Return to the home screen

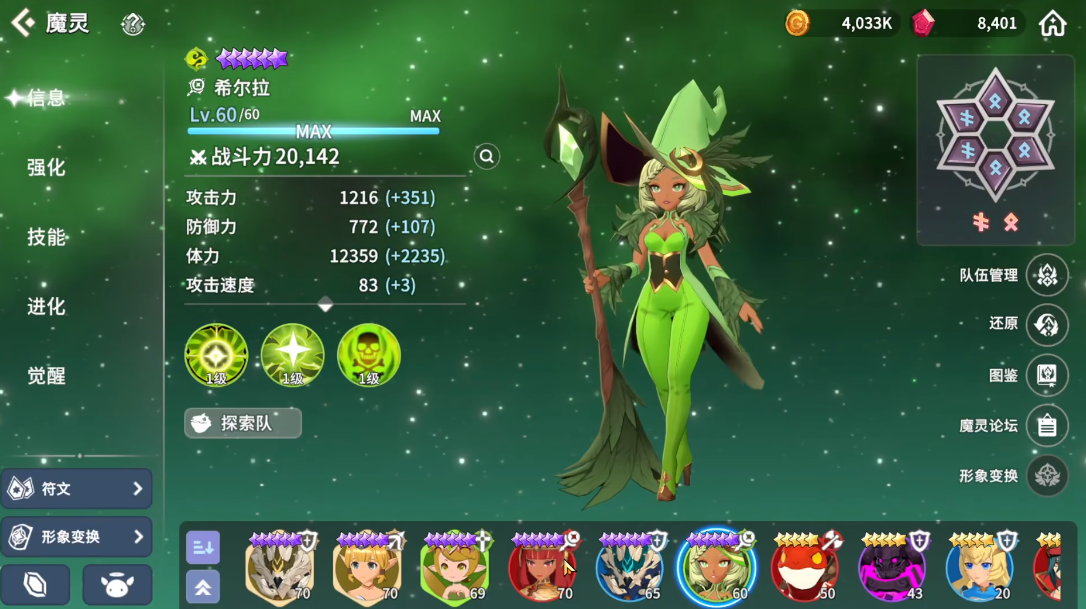pos(1052,23)
